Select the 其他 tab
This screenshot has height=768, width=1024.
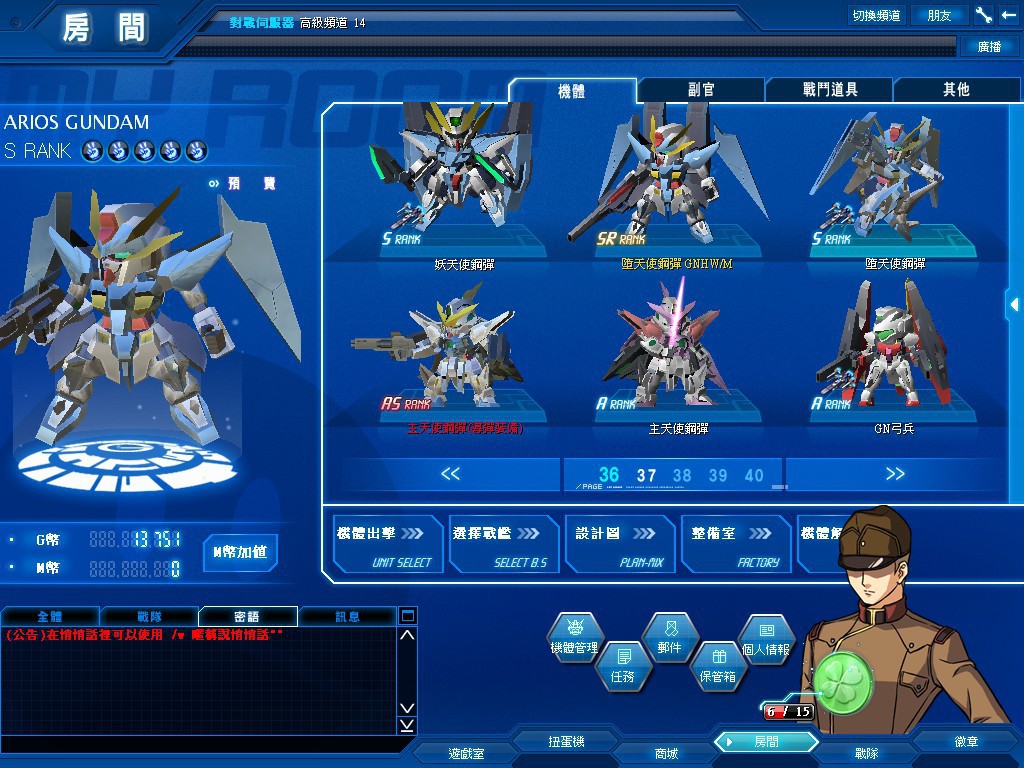click(956, 90)
